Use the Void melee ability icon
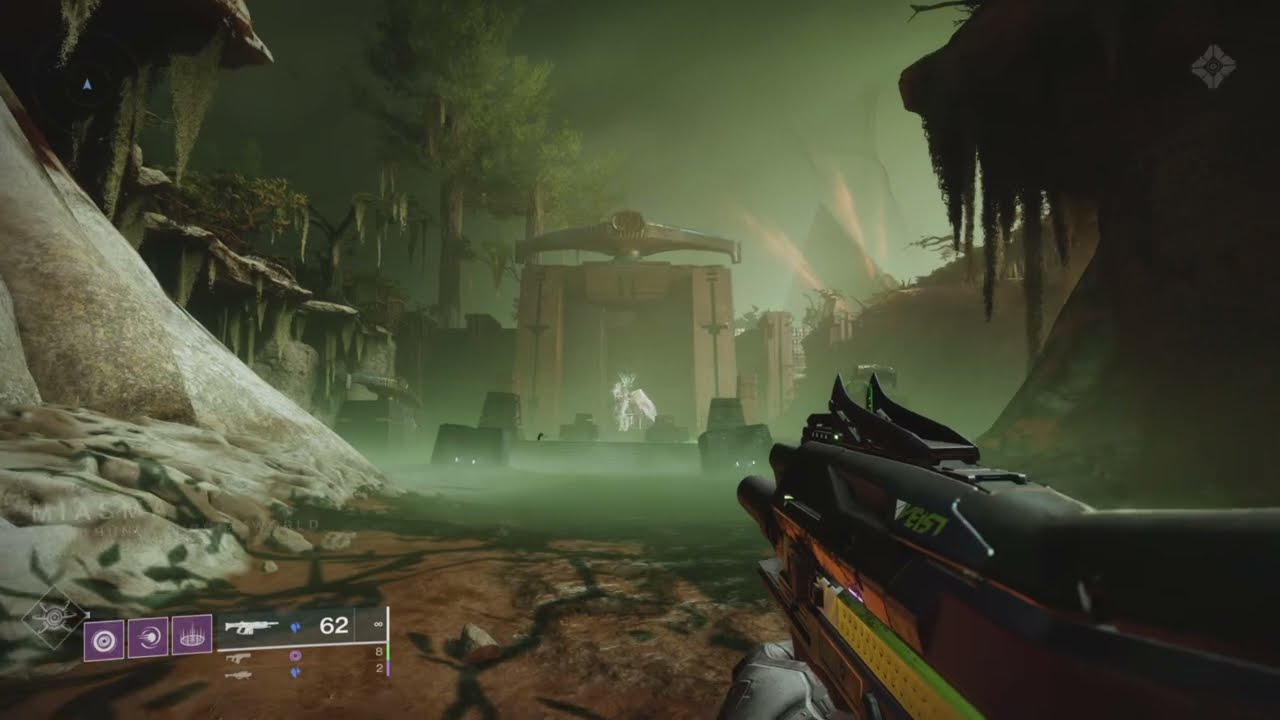 pyautogui.click(x=147, y=636)
